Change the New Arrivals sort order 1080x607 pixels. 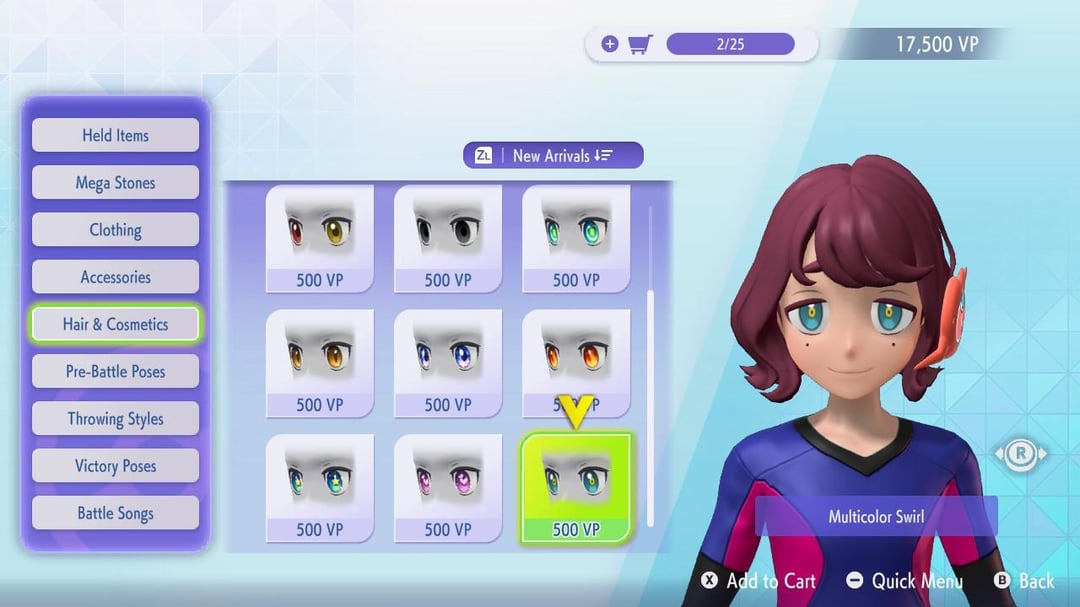click(x=553, y=155)
